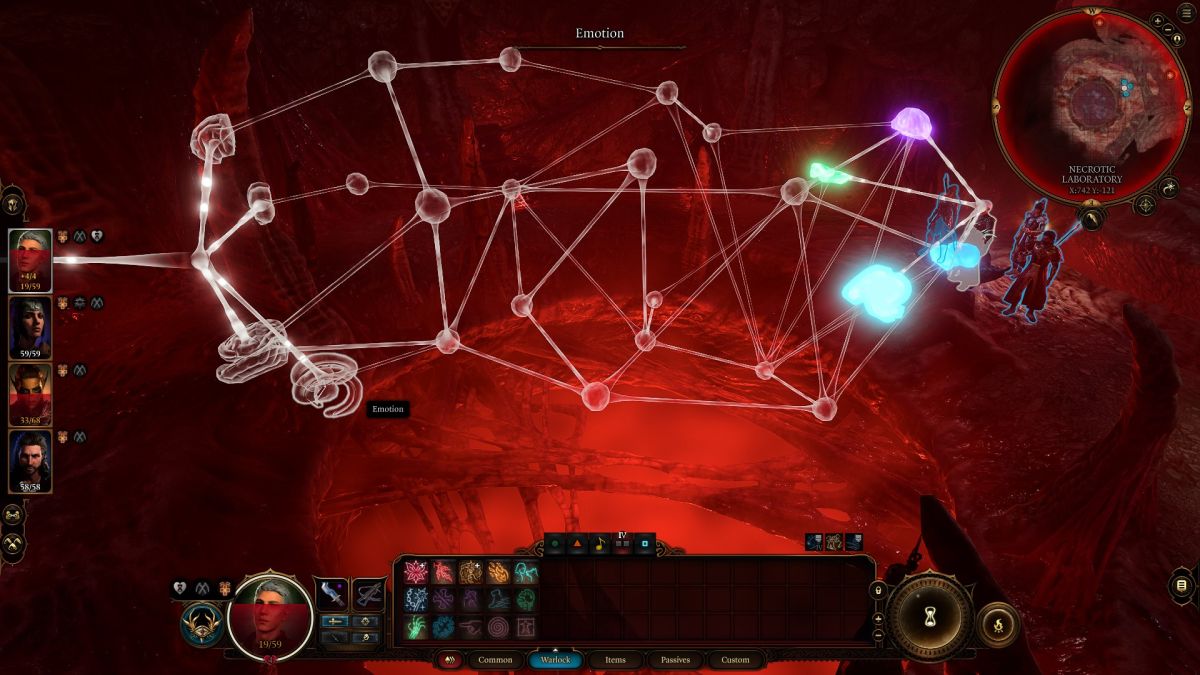Viewport: 1200px width, 675px height.
Task: Choose the melee weapon slot with purple gem
Action: (332, 594)
